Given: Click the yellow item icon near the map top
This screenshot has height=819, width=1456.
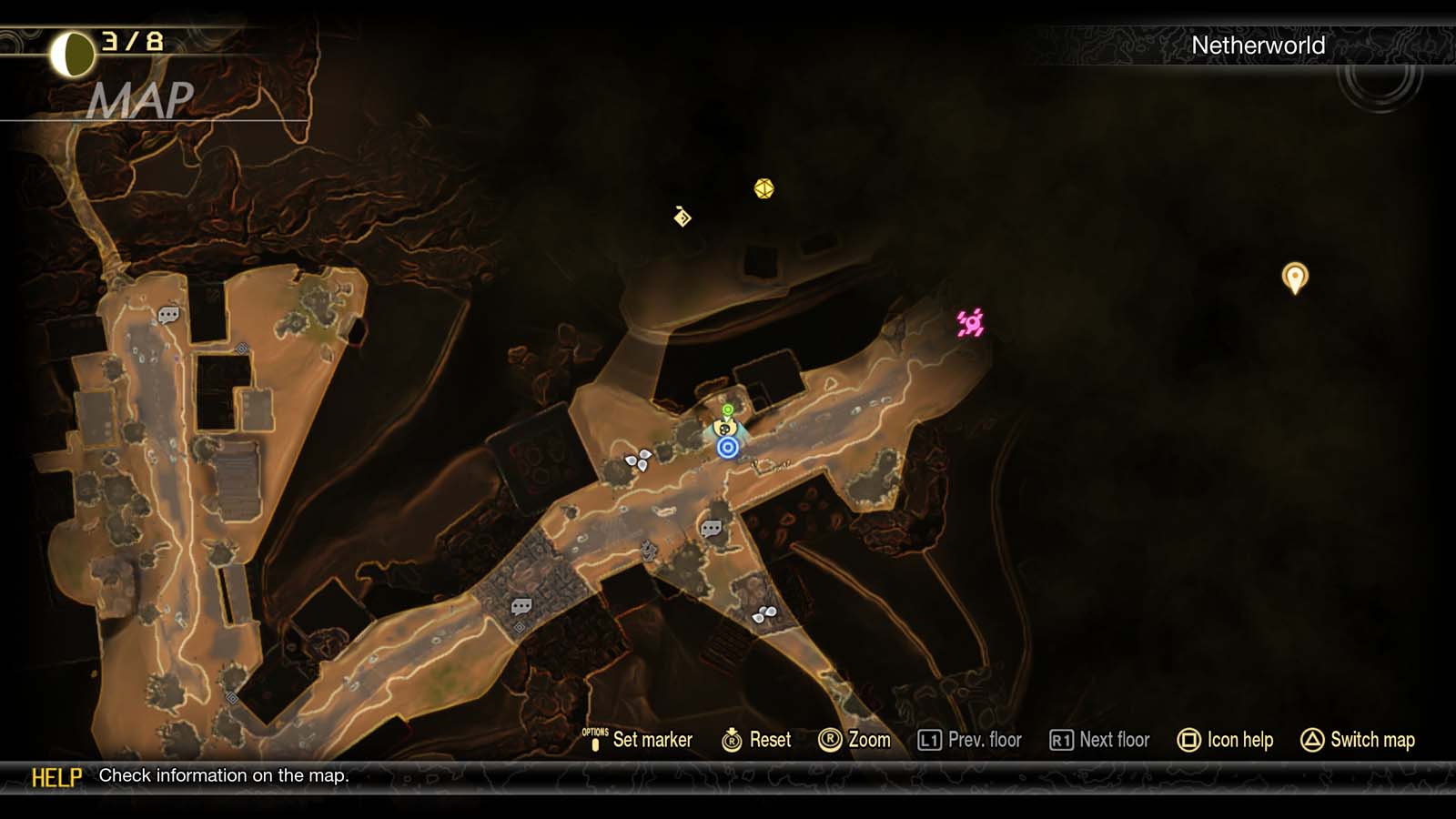Looking at the screenshot, I should [763, 188].
